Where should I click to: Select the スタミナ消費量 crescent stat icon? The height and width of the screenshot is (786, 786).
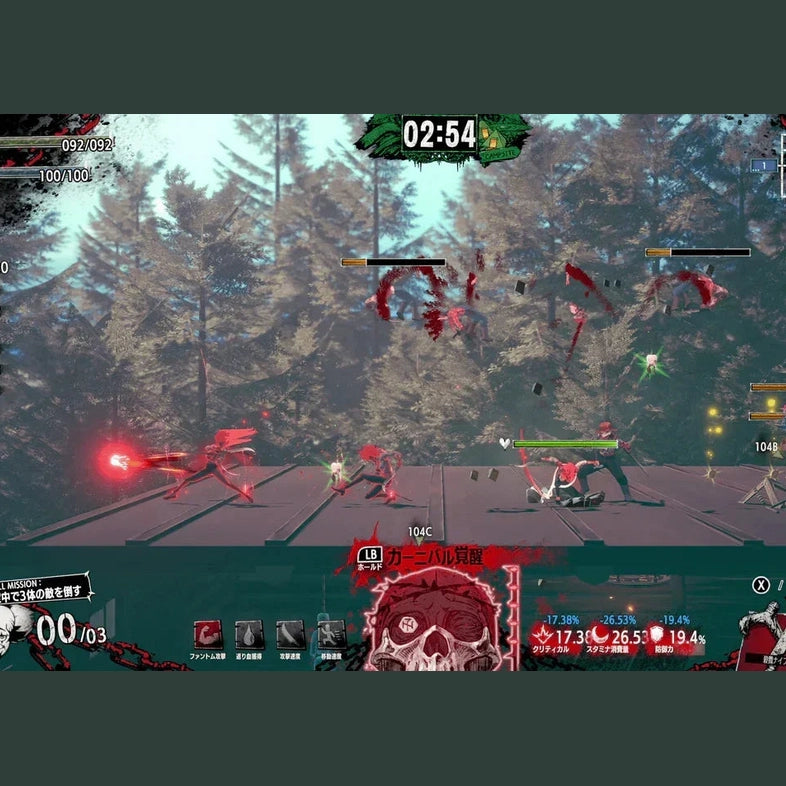coord(600,636)
